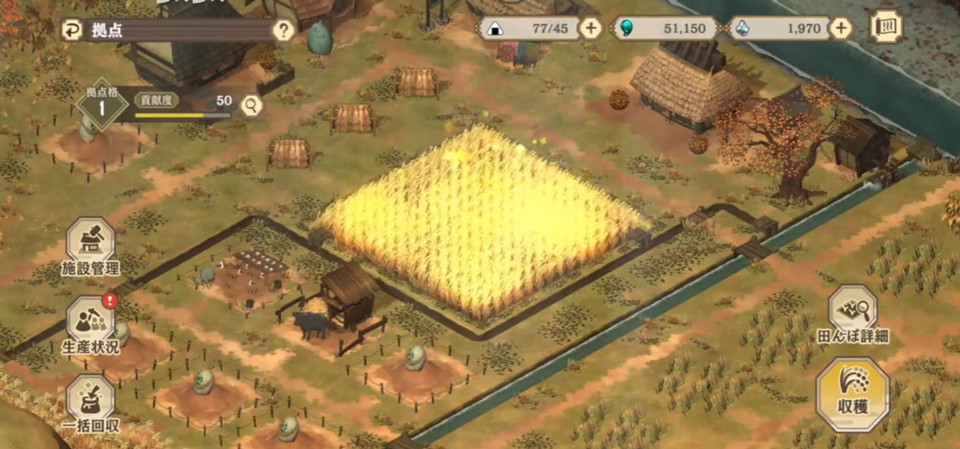Open 施設管理 facility management
Image resolution: width=960 pixels, height=449 pixels.
[90, 247]
